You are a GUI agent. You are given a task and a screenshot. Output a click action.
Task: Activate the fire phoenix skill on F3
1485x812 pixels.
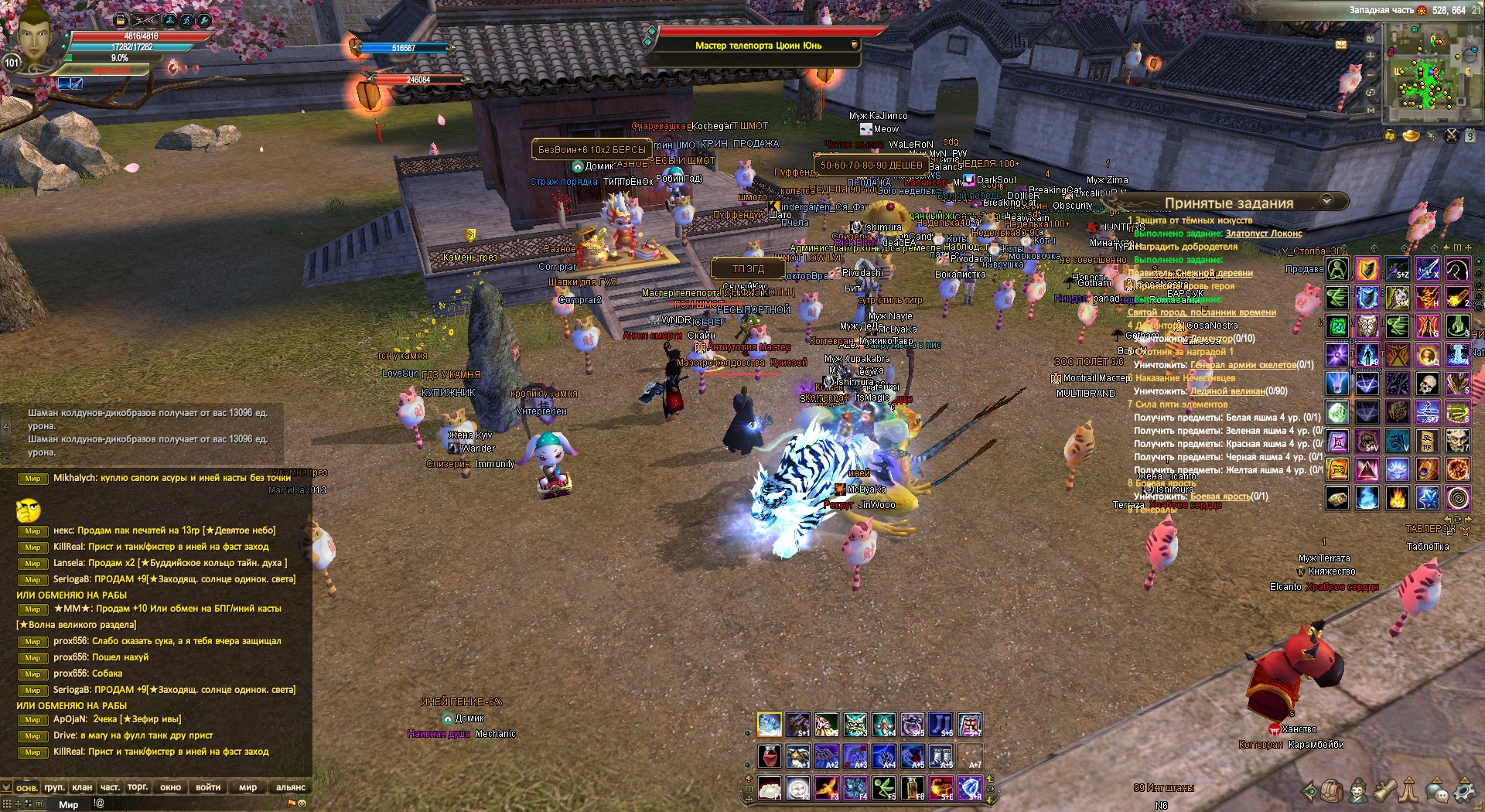point(826,788)
